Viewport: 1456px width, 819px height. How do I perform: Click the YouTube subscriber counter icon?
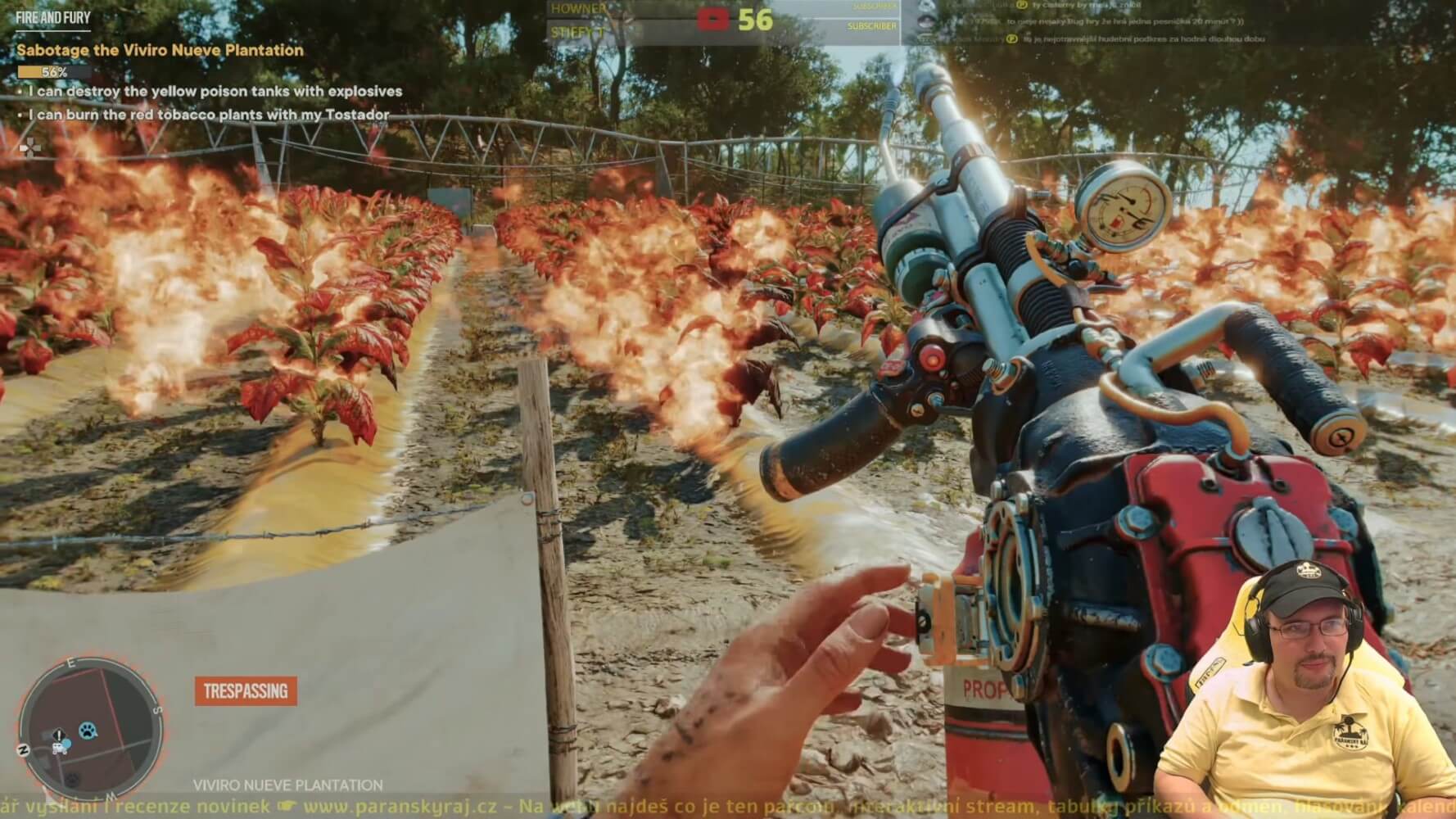[x=712, y=19]
